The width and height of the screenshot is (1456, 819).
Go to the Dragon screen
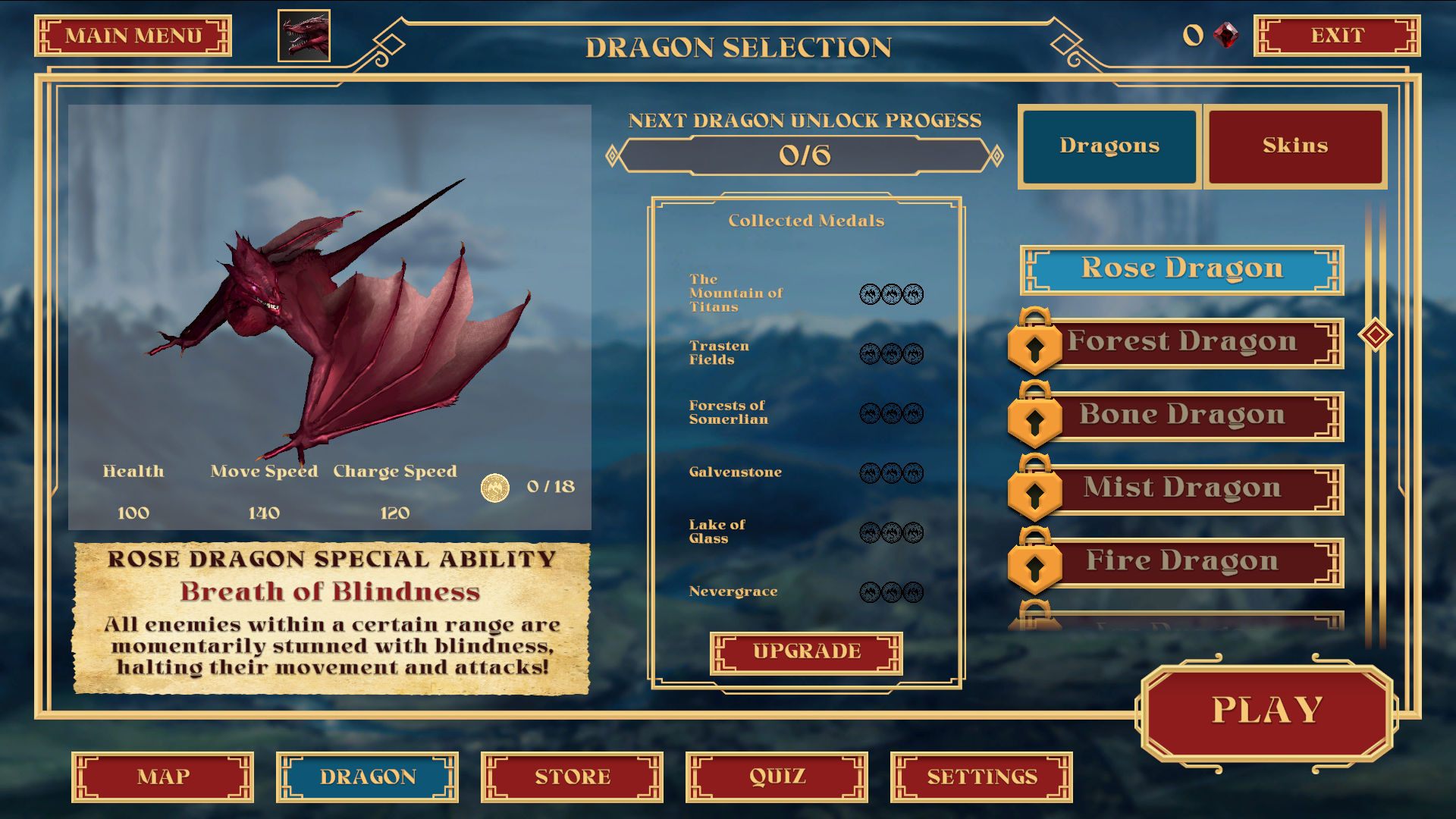[368, 777]
